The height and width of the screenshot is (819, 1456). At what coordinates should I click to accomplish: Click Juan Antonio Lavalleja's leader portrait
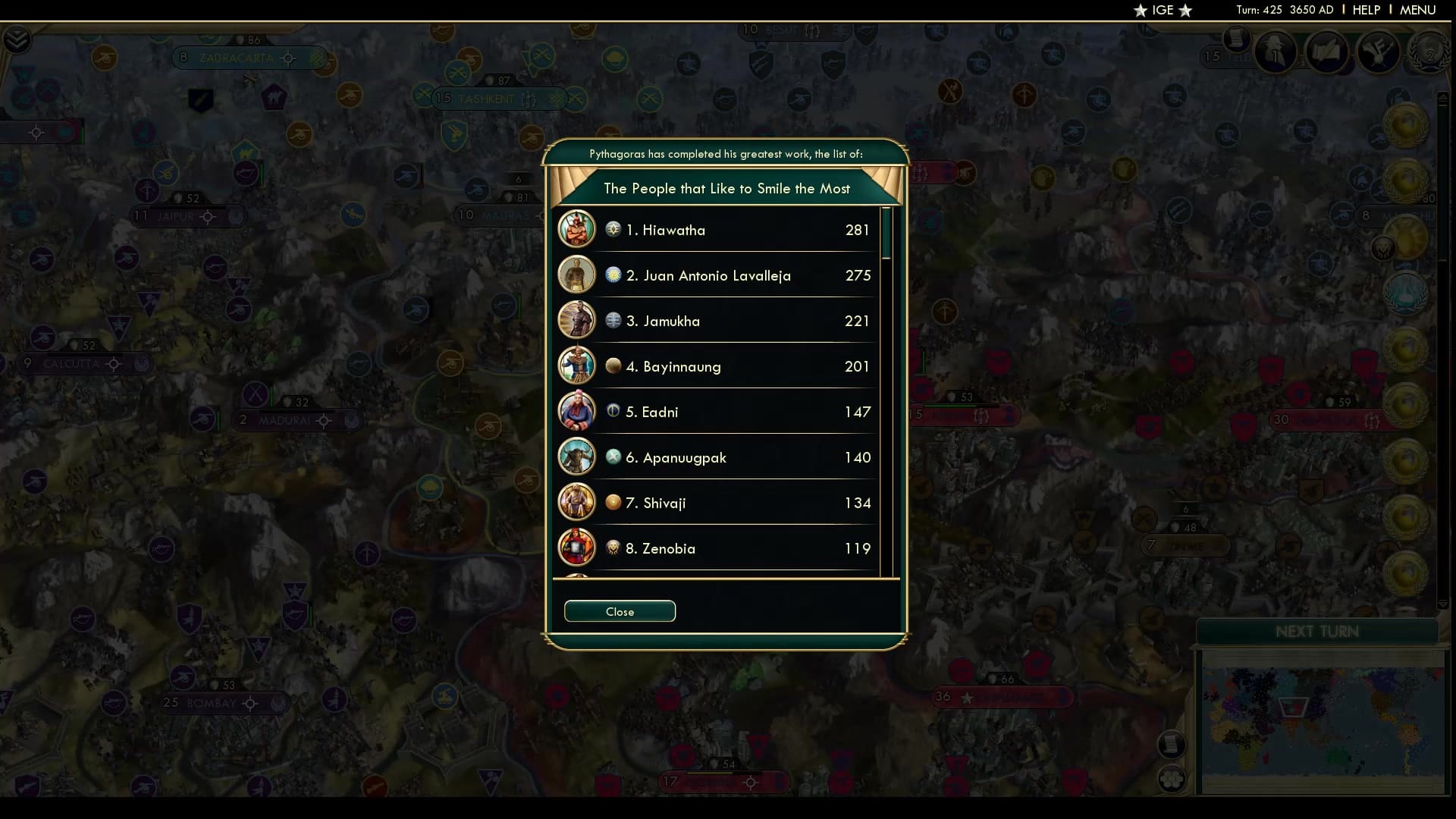coord(577,275)
